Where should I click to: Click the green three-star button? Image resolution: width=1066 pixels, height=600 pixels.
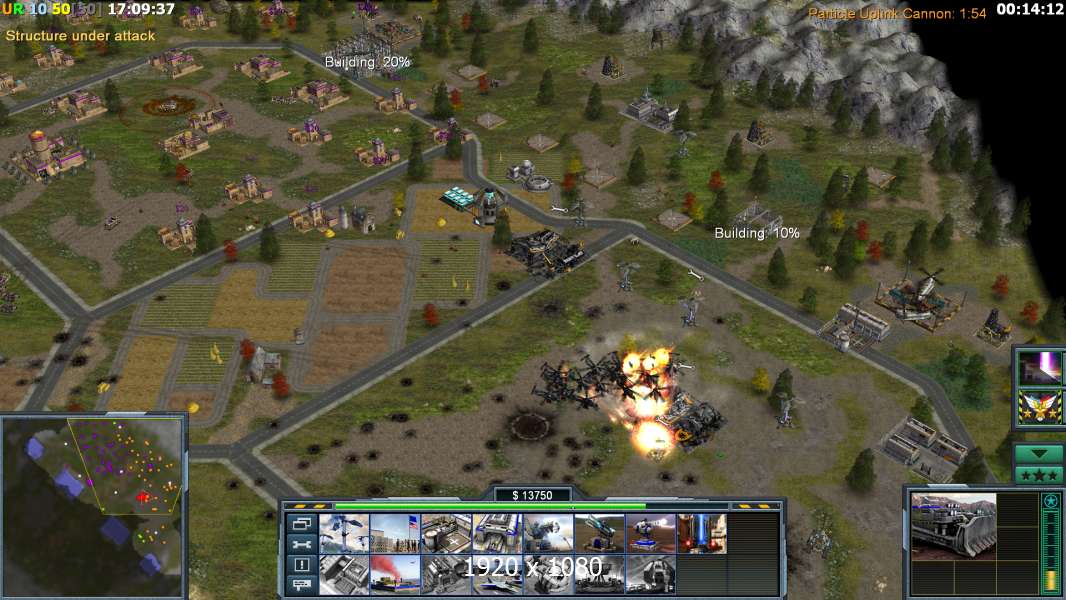tap(1039, 474)
